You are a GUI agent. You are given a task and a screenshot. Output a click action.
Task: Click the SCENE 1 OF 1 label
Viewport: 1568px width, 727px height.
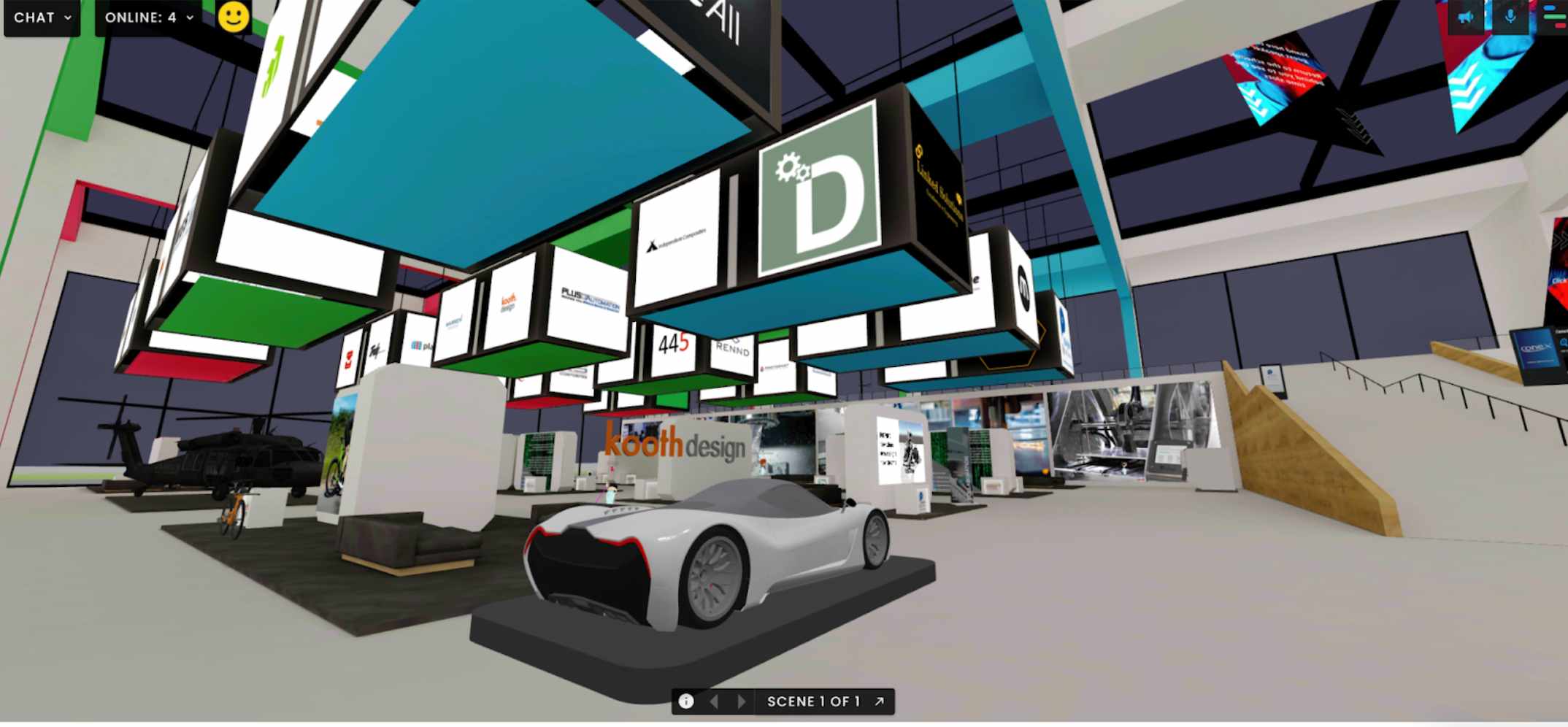tap(815, 702)
